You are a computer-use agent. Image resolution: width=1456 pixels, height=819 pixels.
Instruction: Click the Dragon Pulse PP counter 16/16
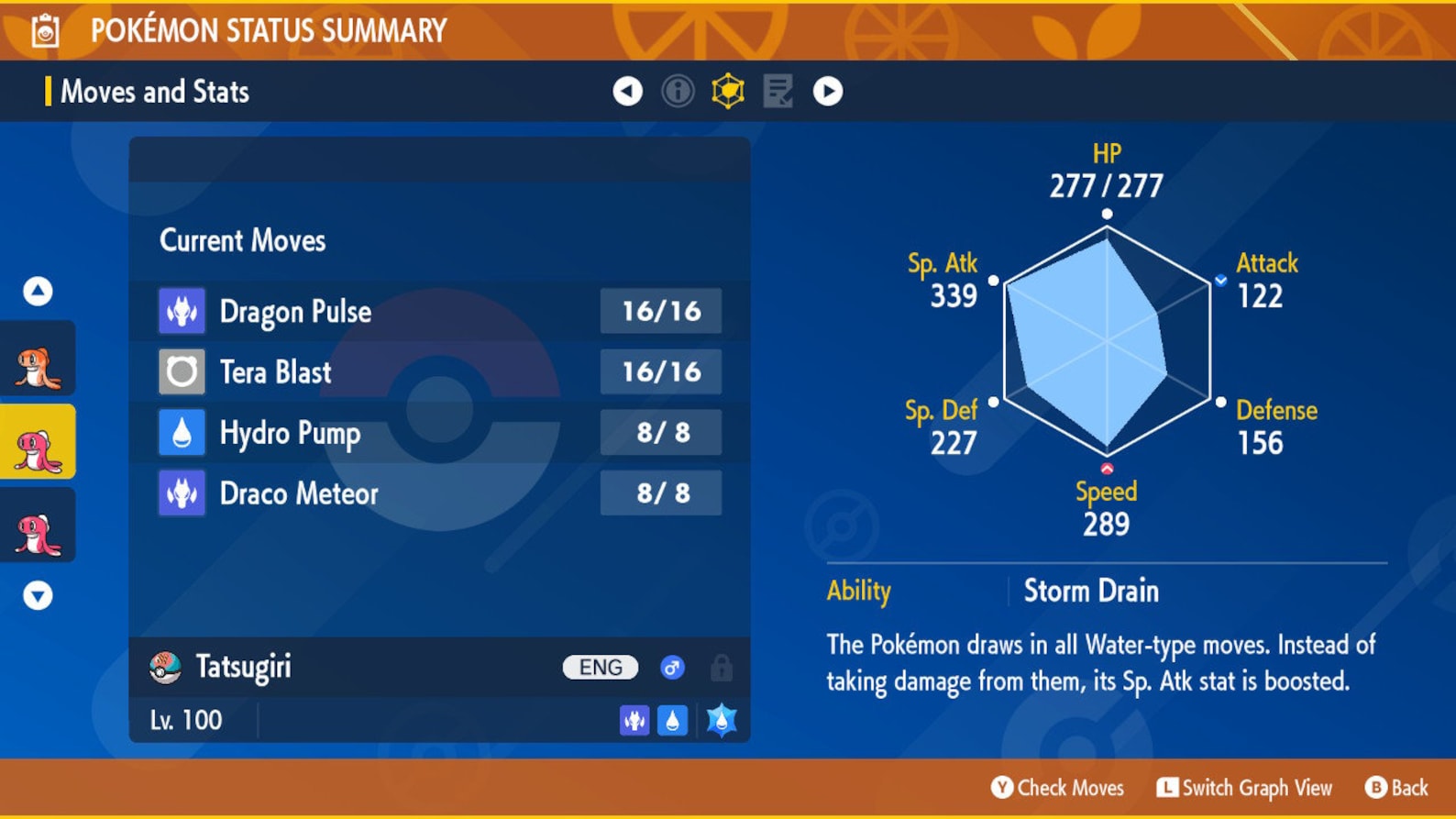660,311
